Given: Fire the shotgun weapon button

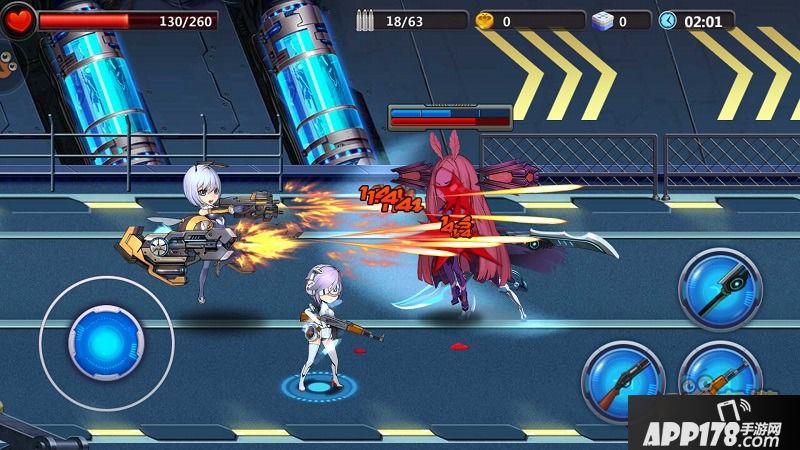Looking at the screenshot, I should click(623, 381).
